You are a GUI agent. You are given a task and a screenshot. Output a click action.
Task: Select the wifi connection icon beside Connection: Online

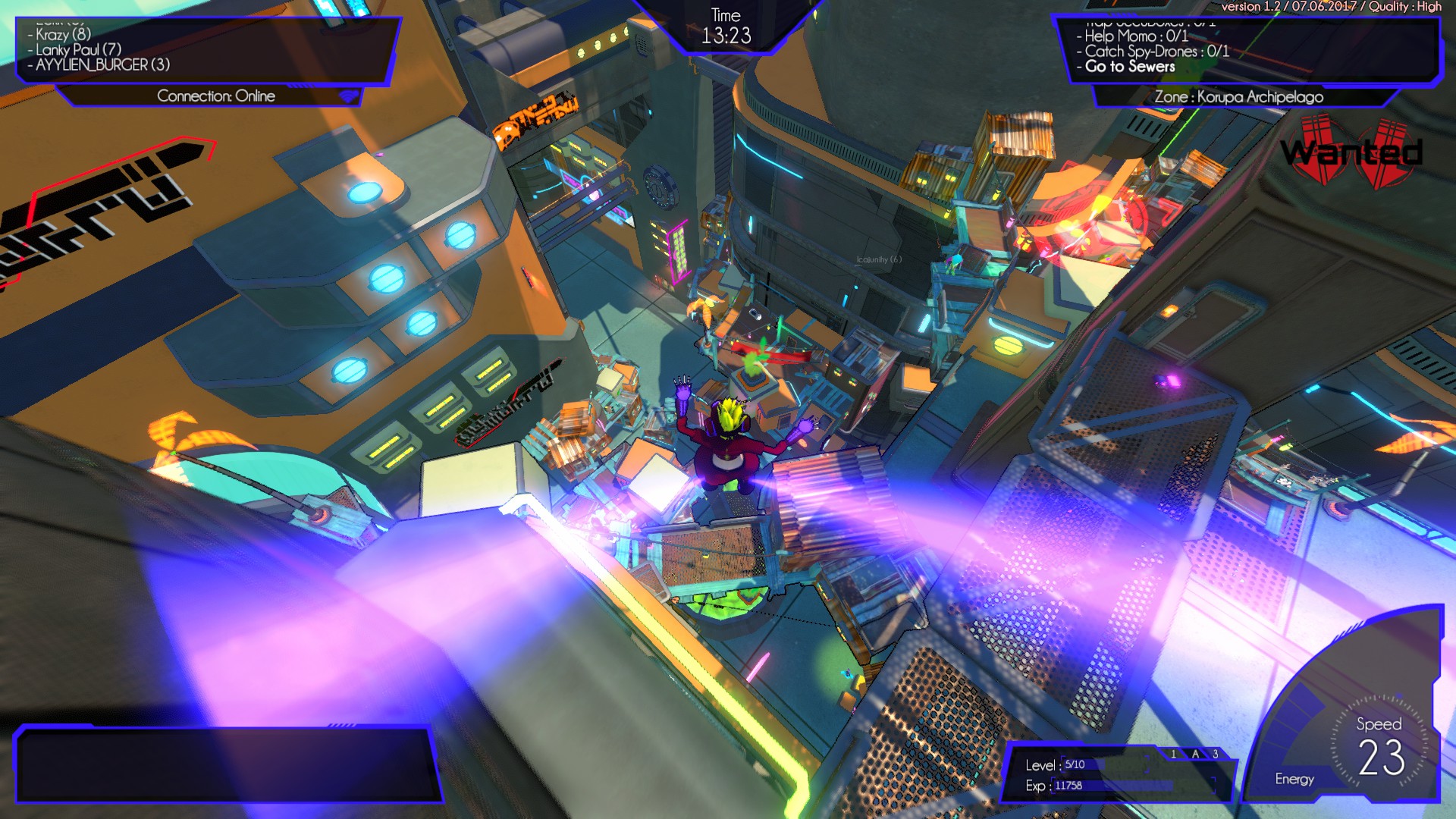(347, 97)
